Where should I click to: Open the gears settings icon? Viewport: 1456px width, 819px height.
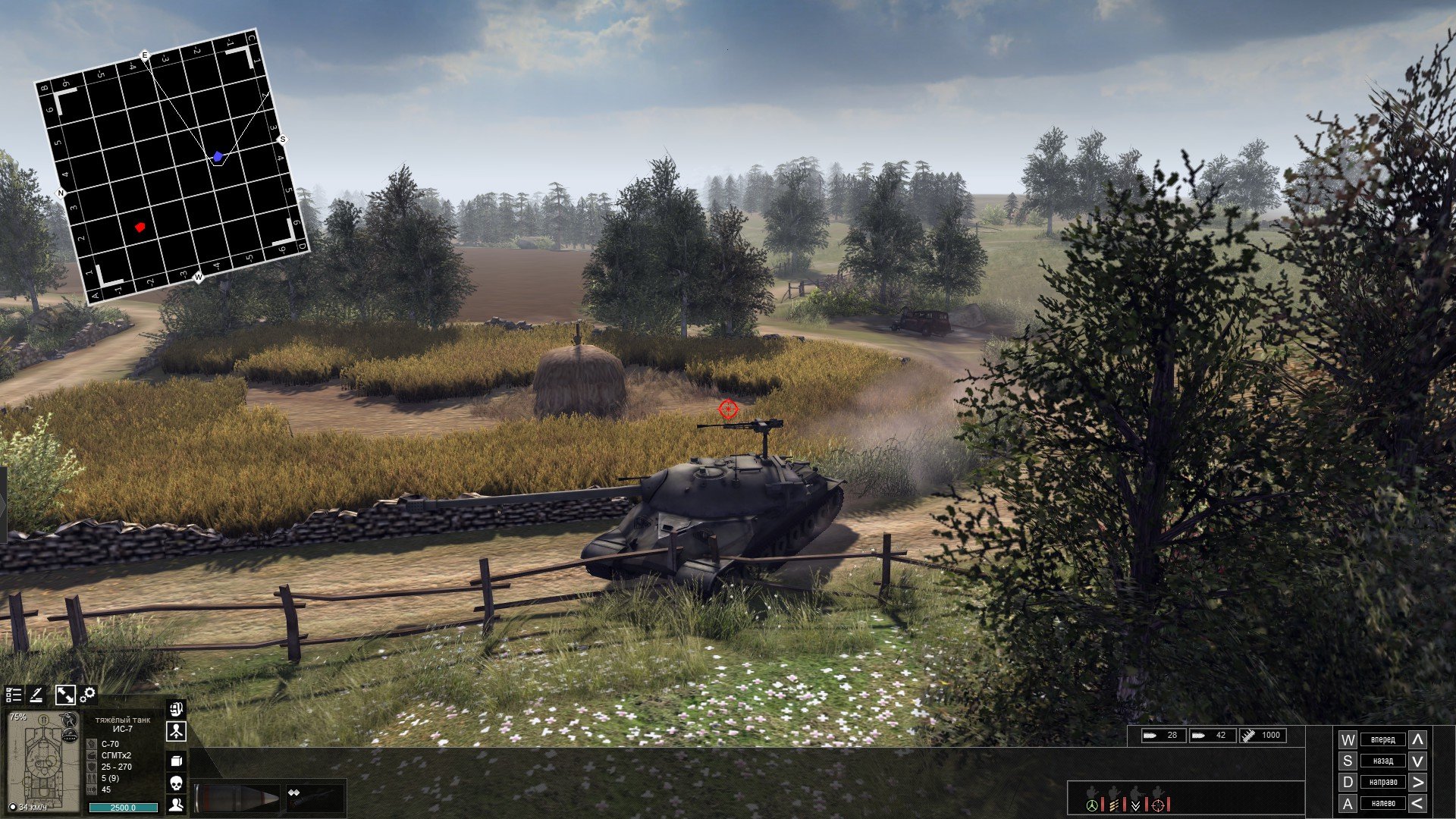tap(88, 695)
